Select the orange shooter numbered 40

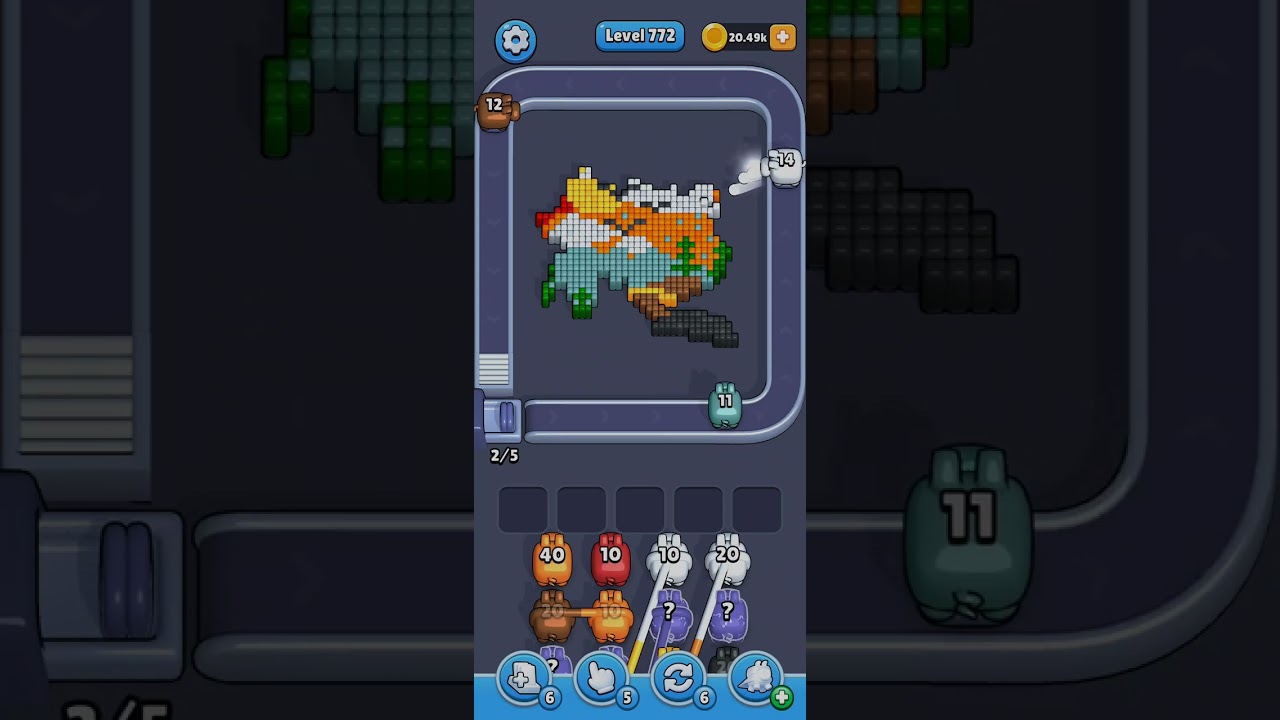[552, 560]
